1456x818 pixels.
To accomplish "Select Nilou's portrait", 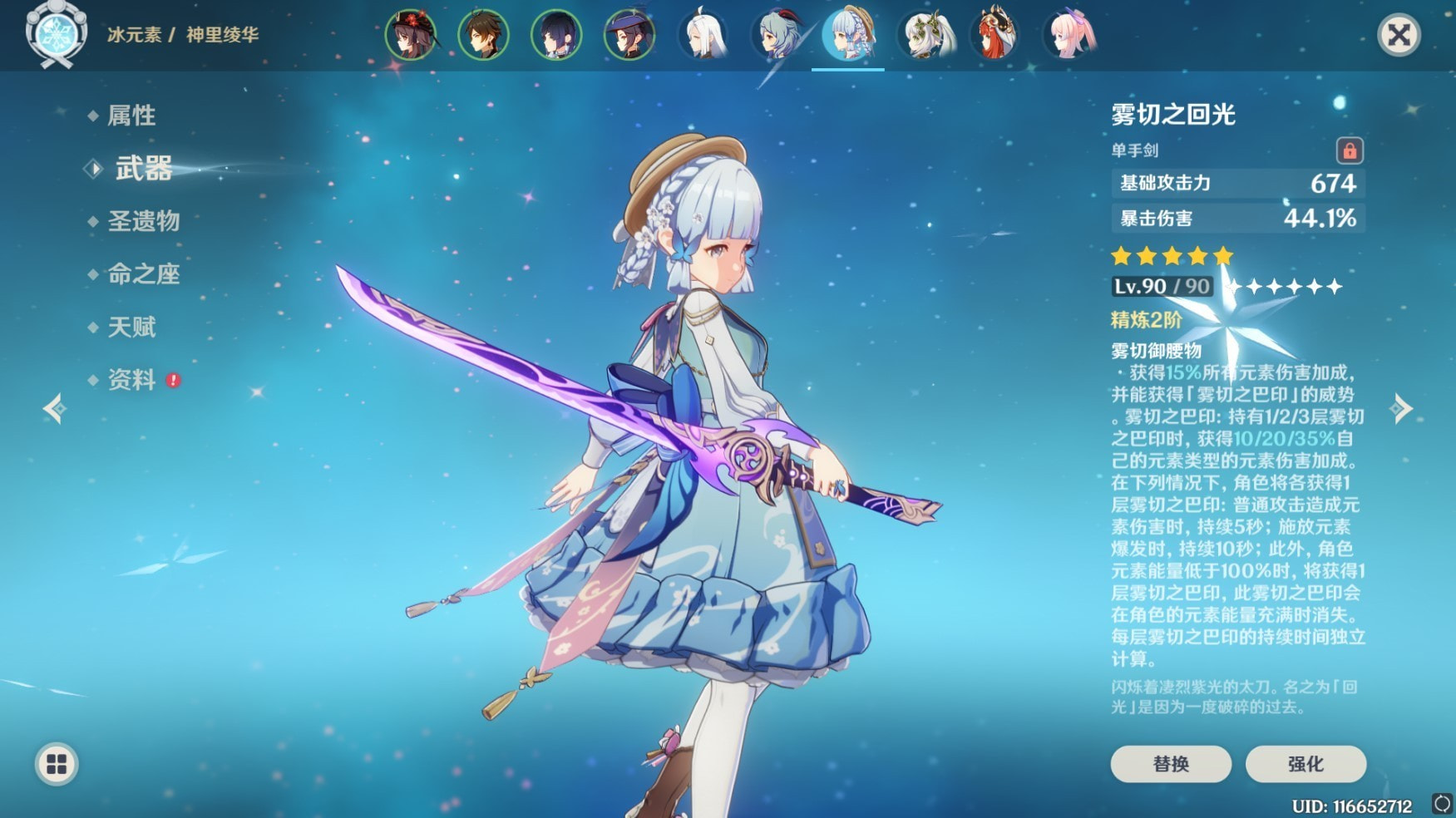I will click(x=997, y=35).
